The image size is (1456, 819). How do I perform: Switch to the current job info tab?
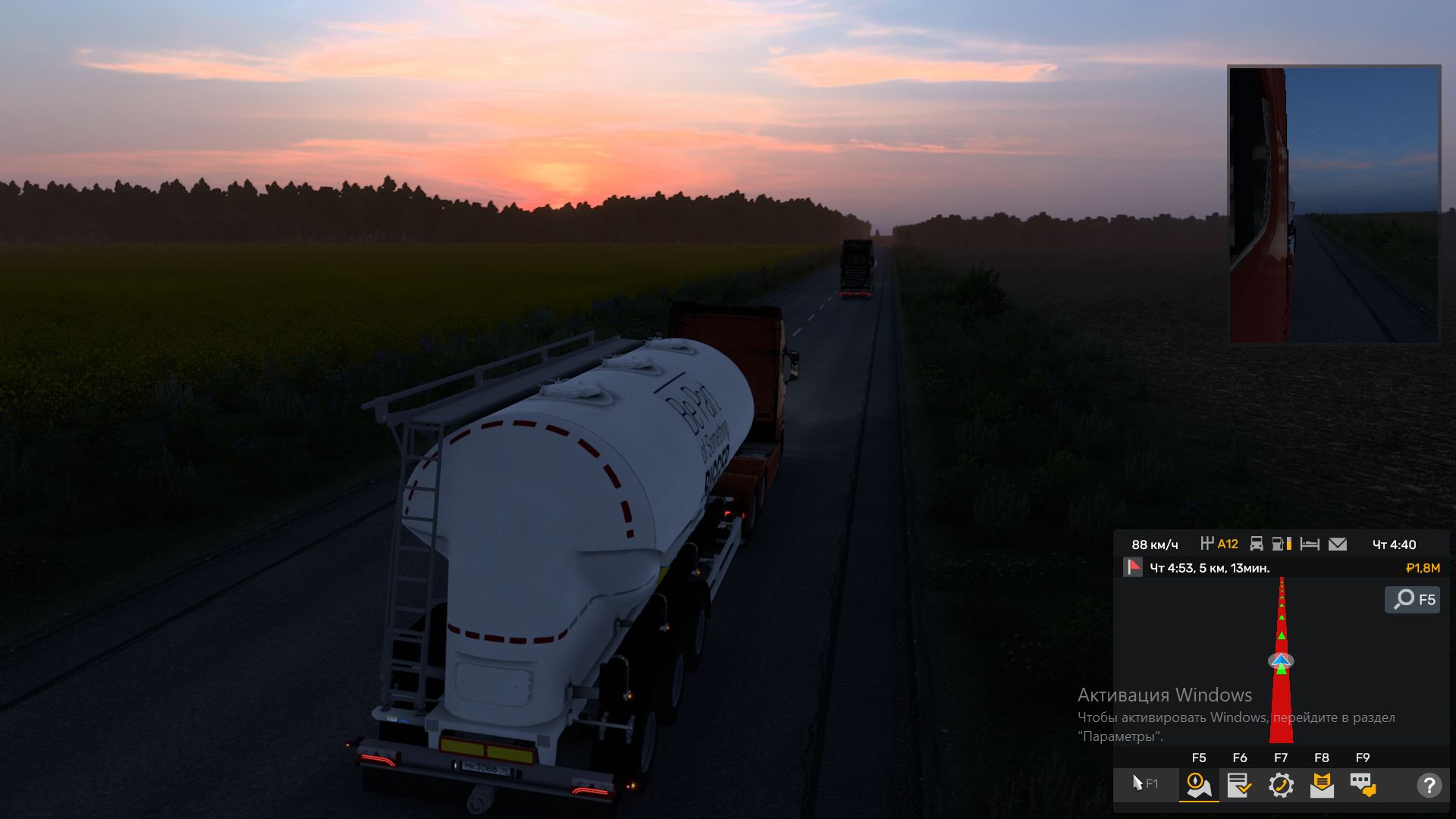click(1240, 785)
